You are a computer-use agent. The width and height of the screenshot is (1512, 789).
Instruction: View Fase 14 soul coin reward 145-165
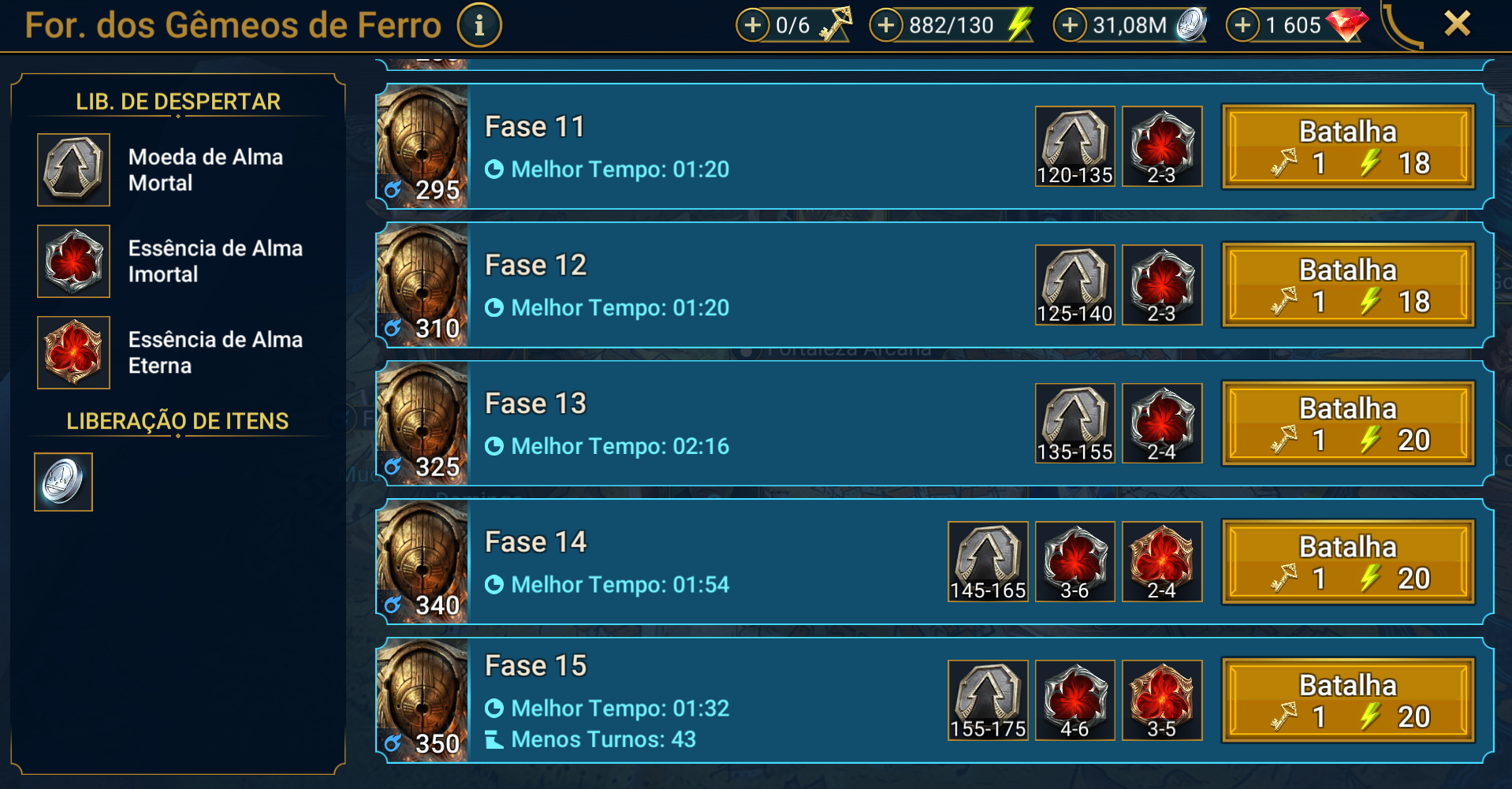click(988, 561)
